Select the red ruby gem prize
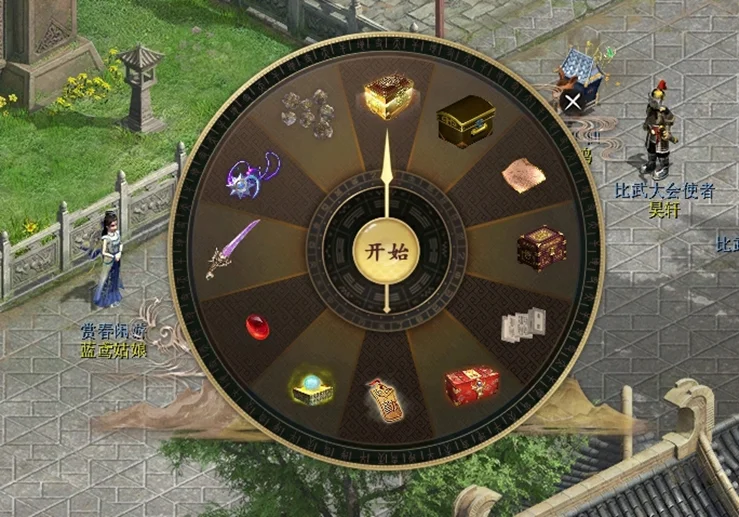 pos(258,326)
